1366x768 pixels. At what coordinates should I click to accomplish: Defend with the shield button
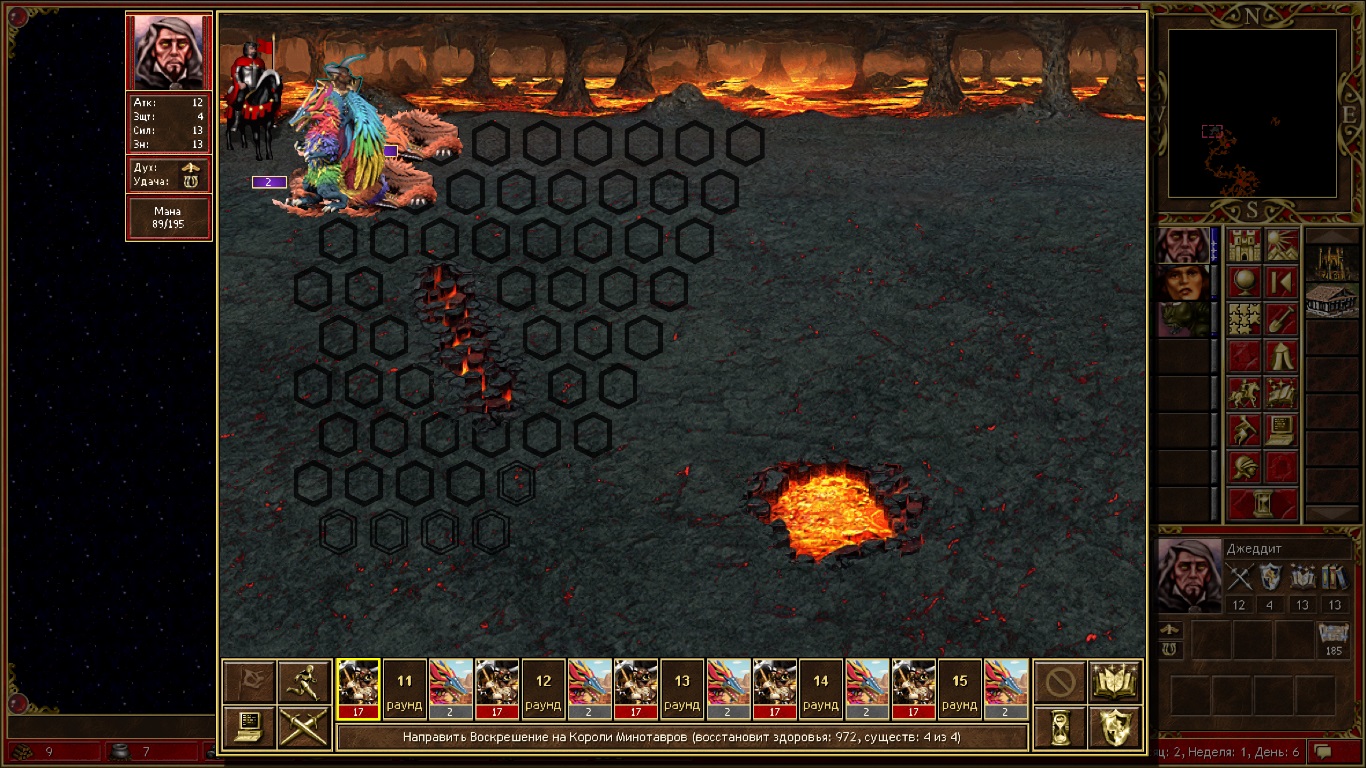1115,727
